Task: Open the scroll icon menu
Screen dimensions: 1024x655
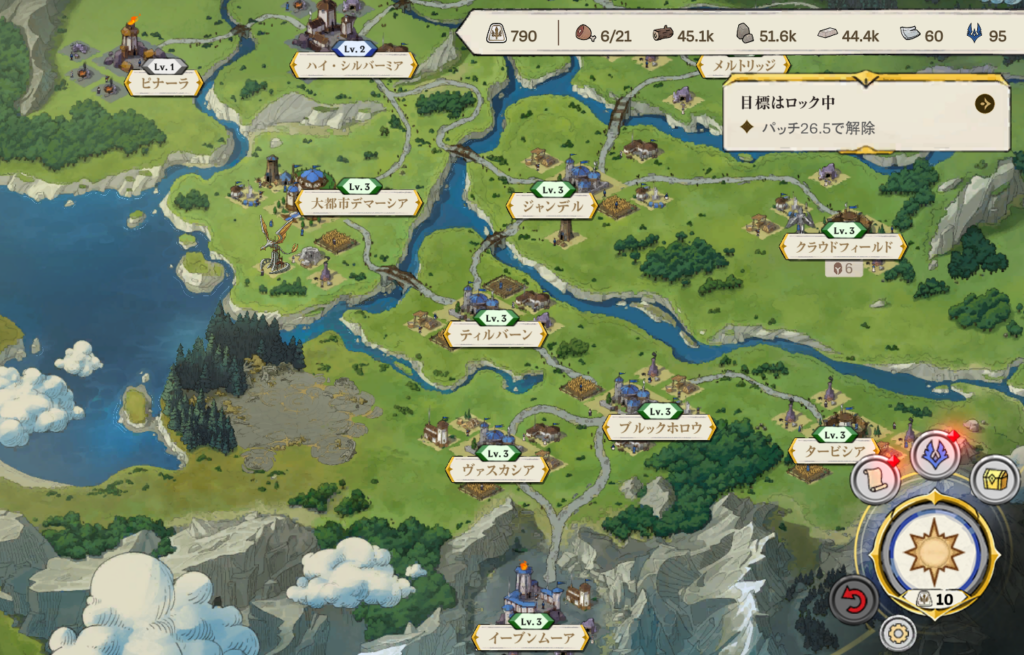Action: pyautogui.click(x=873, y=481)
